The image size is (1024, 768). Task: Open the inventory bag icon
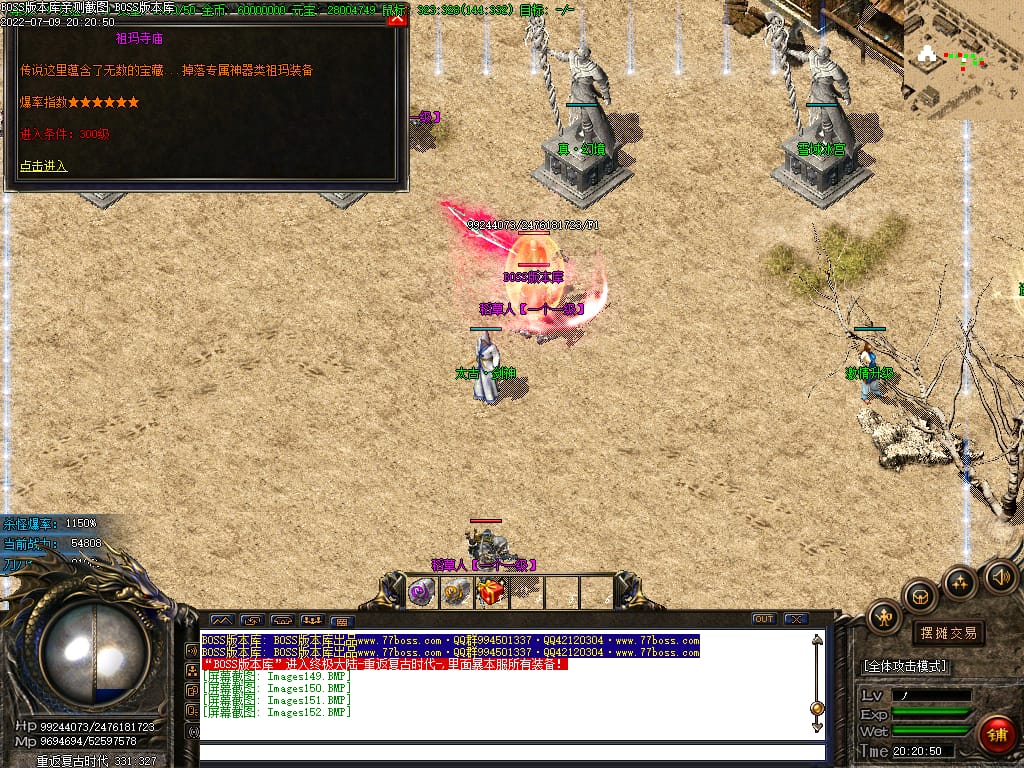click(921, 597)
